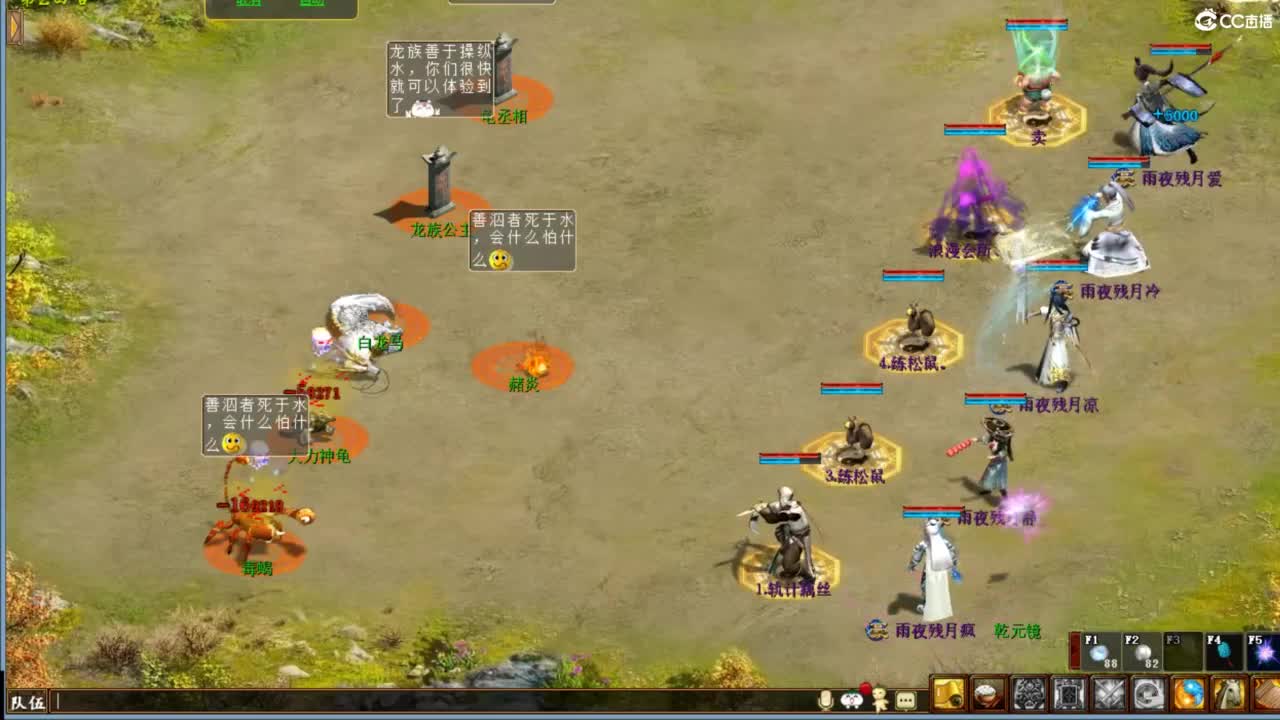Image resolution: width=1280 pixels, height=720 pixels.
Task: Toggle the chat bubble icon beside the emoji faces
Action: coord(905,700)
